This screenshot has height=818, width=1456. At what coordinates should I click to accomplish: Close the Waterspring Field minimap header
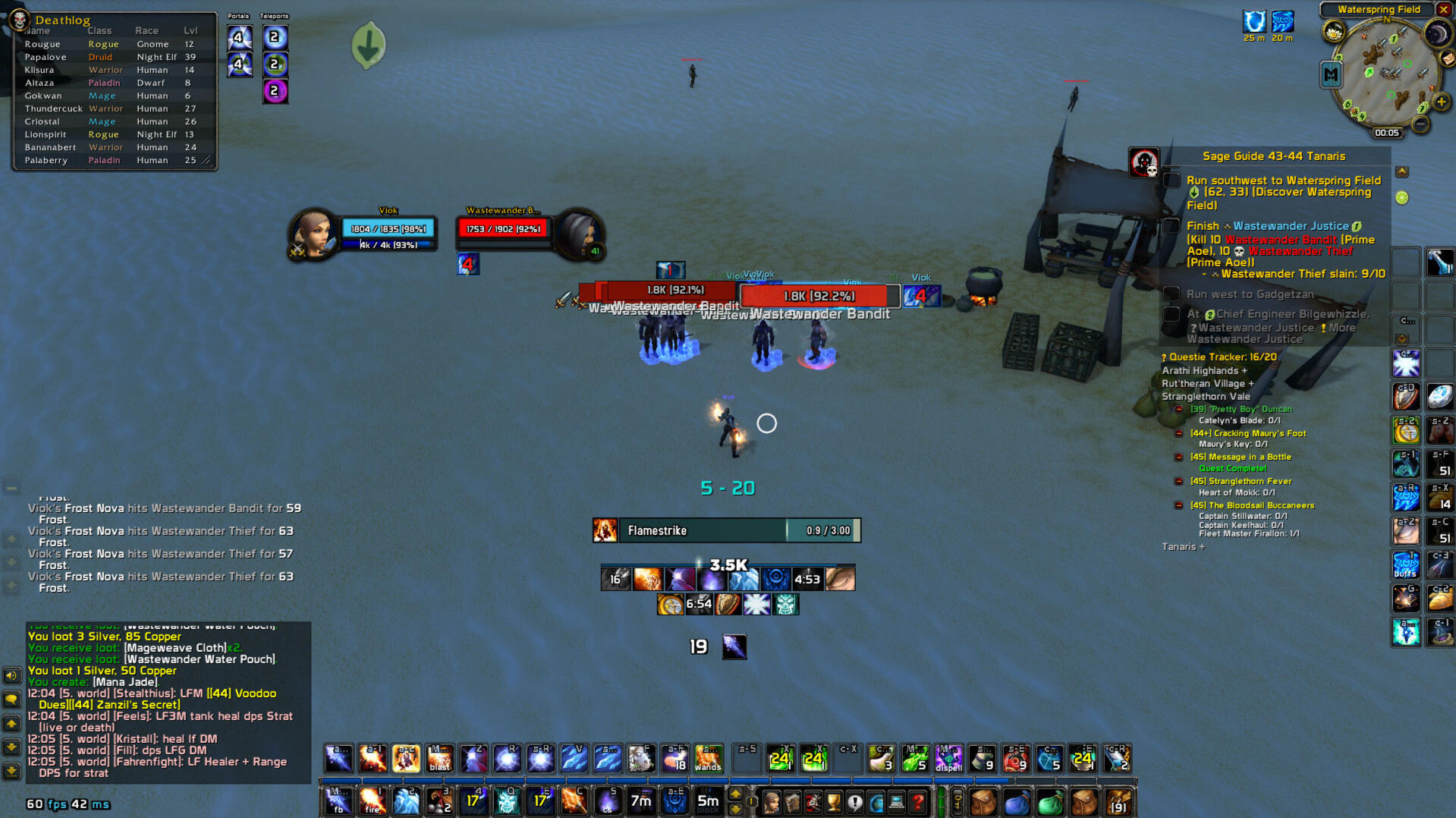[x=1444, y=10]
